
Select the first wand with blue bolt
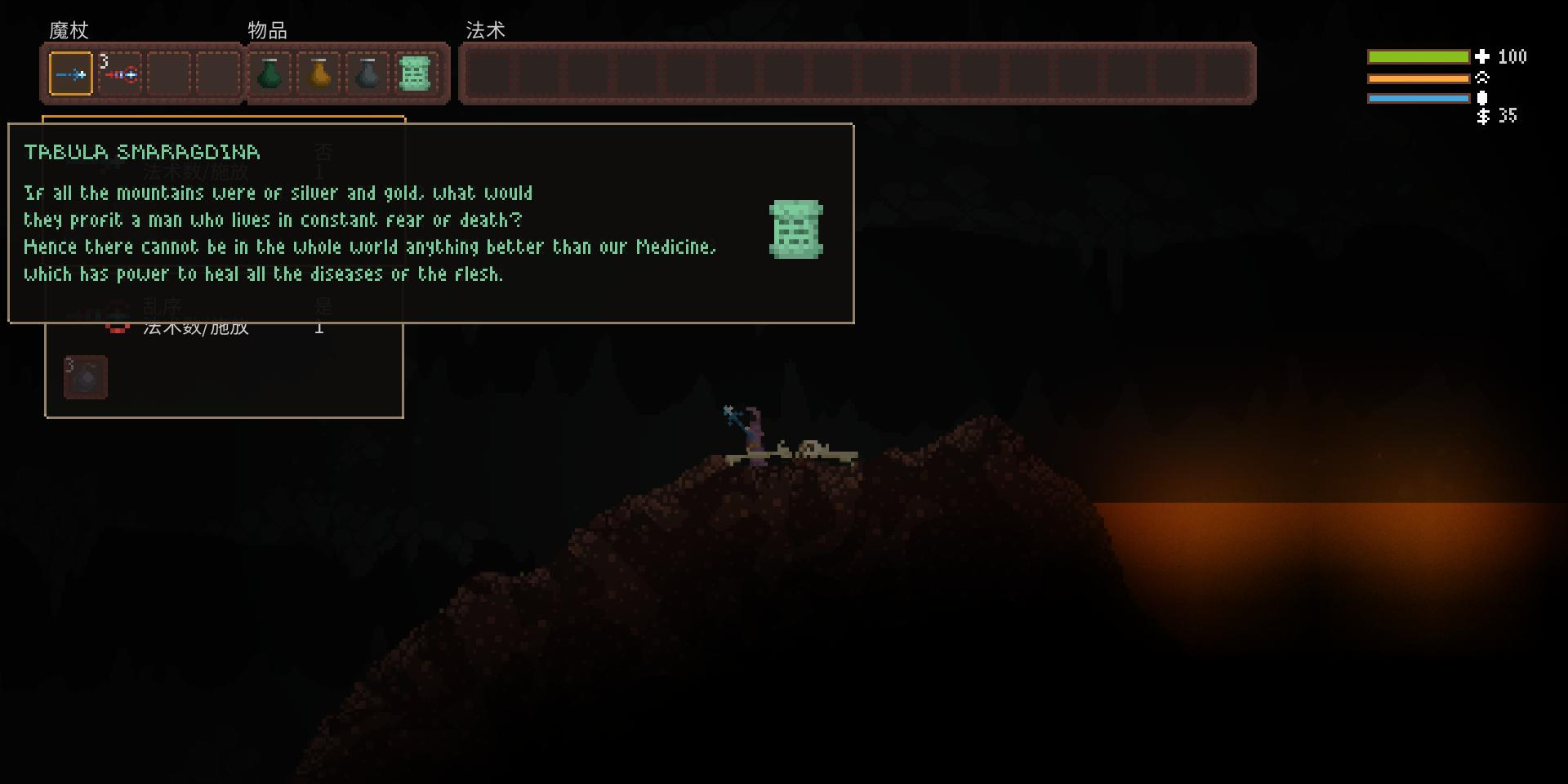point(71,74)
